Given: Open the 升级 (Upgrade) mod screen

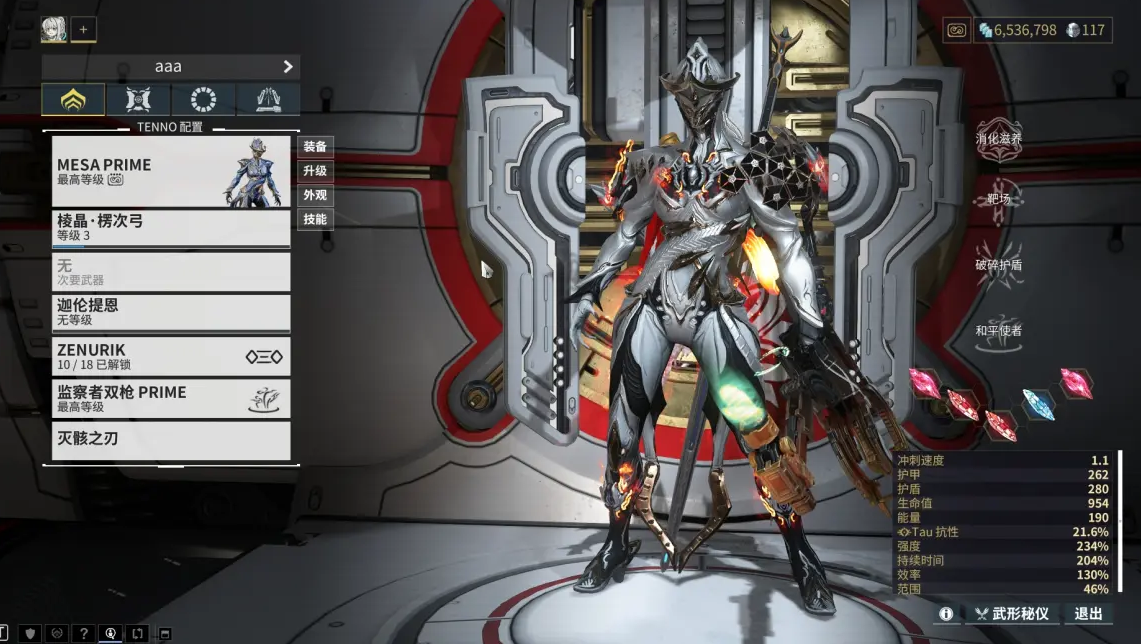Looking at the screenshot, I should click(315, 171).
